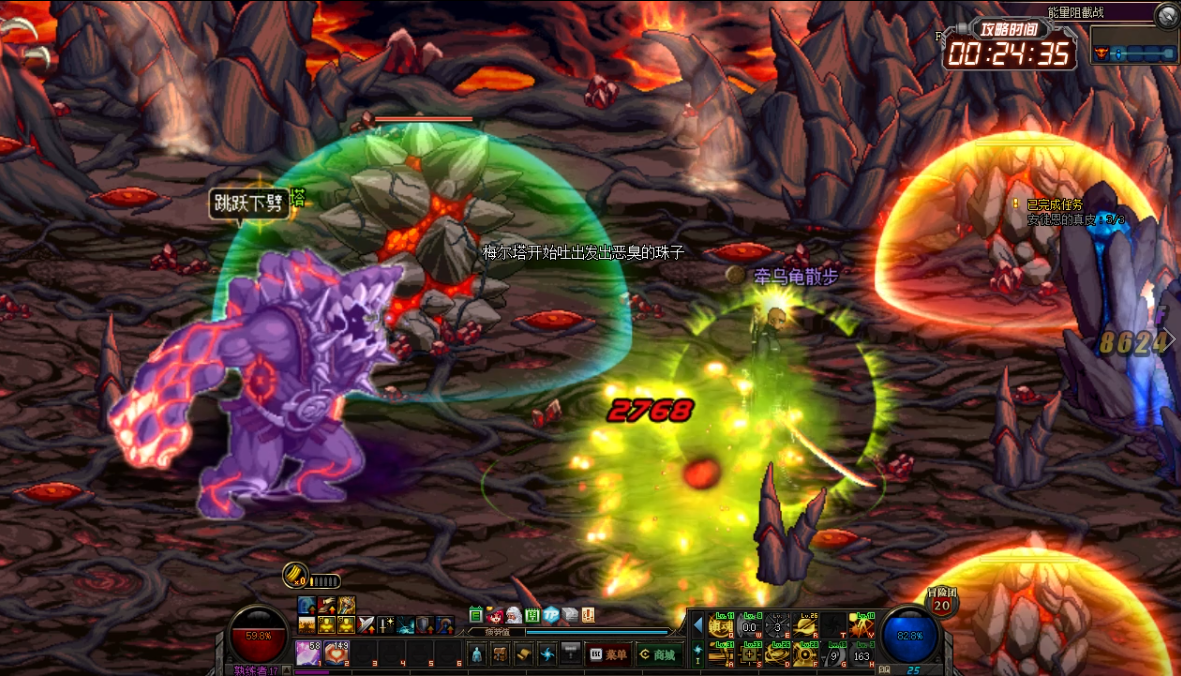
Task: Click the round compass button above the minimap
Action: point(1167,16)
